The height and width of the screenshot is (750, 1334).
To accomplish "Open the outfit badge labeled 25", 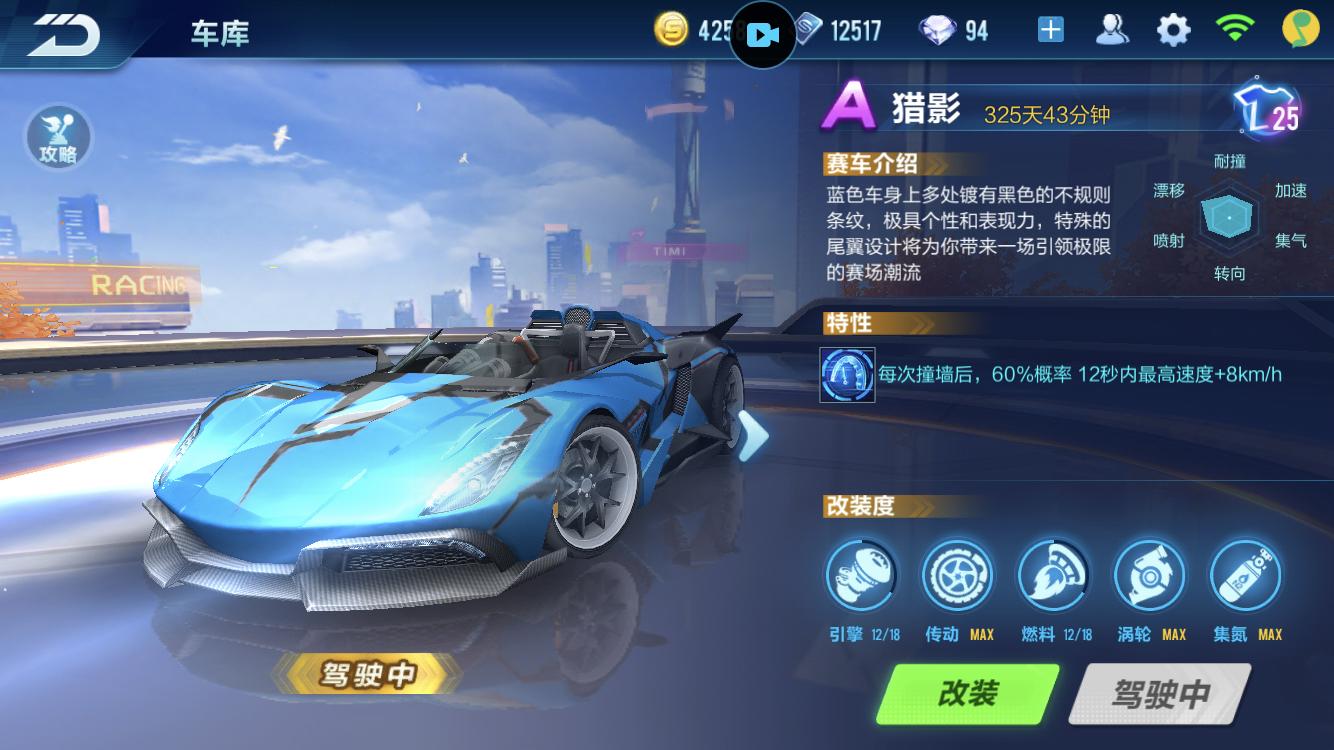I will point(1268,110).
